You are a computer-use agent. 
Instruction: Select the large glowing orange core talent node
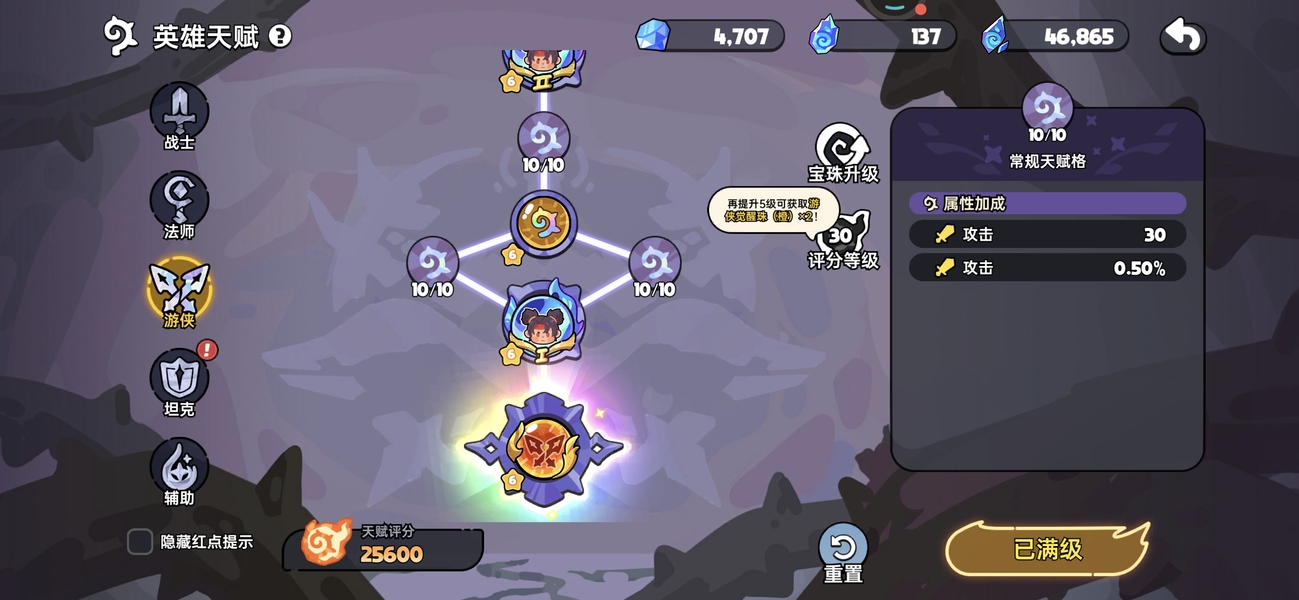[x=544, y=450]
